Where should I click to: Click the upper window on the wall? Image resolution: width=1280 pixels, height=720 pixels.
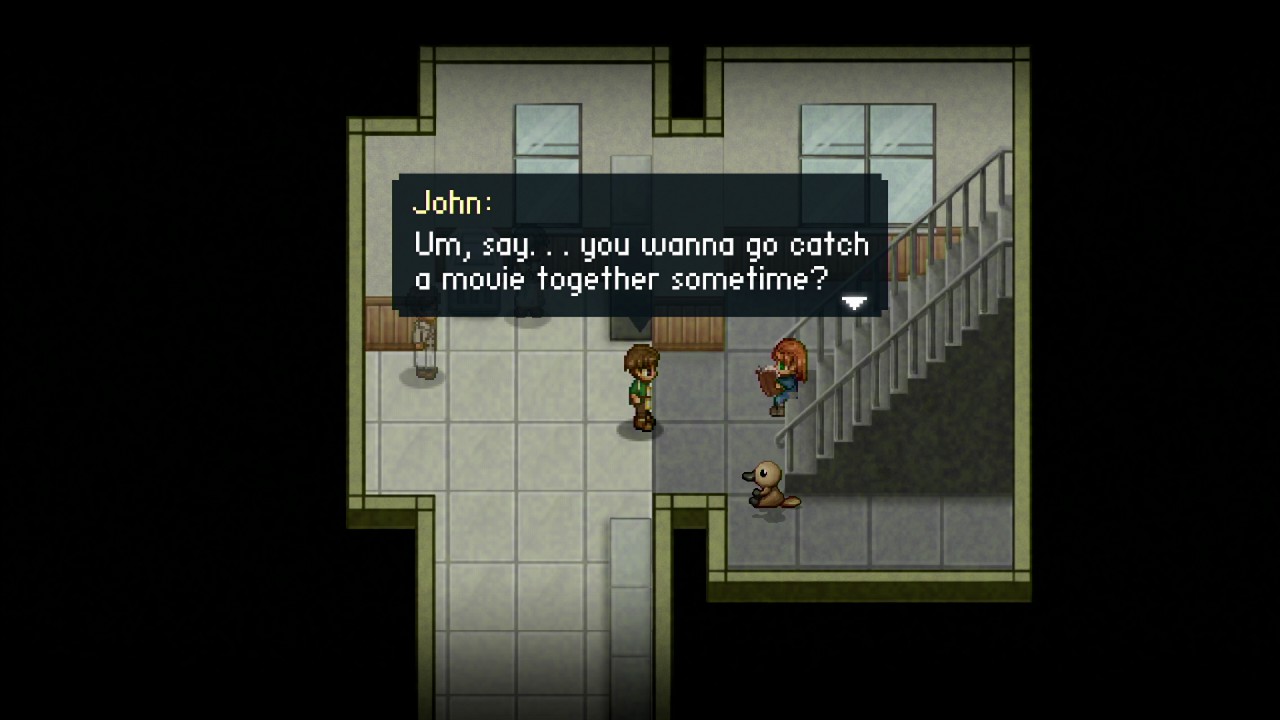[x=548, y=130]
